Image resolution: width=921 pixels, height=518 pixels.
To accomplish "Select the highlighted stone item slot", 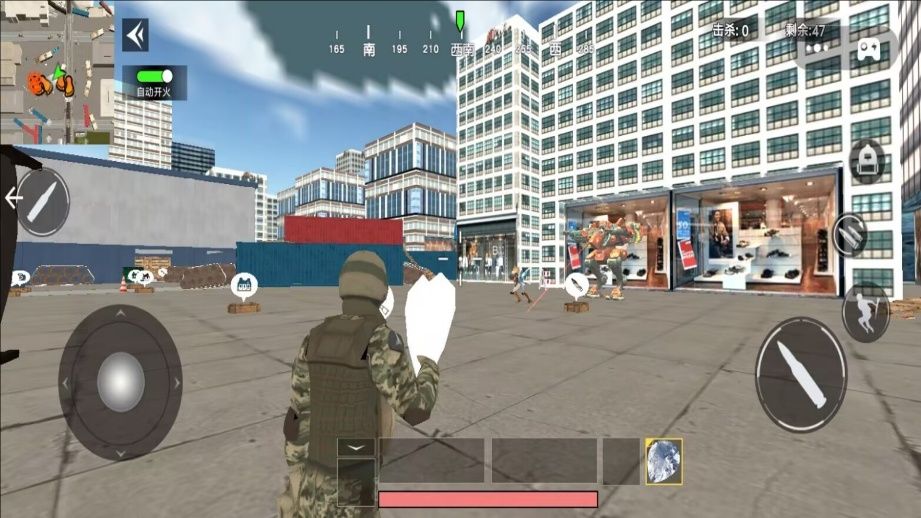I will 663,461.
